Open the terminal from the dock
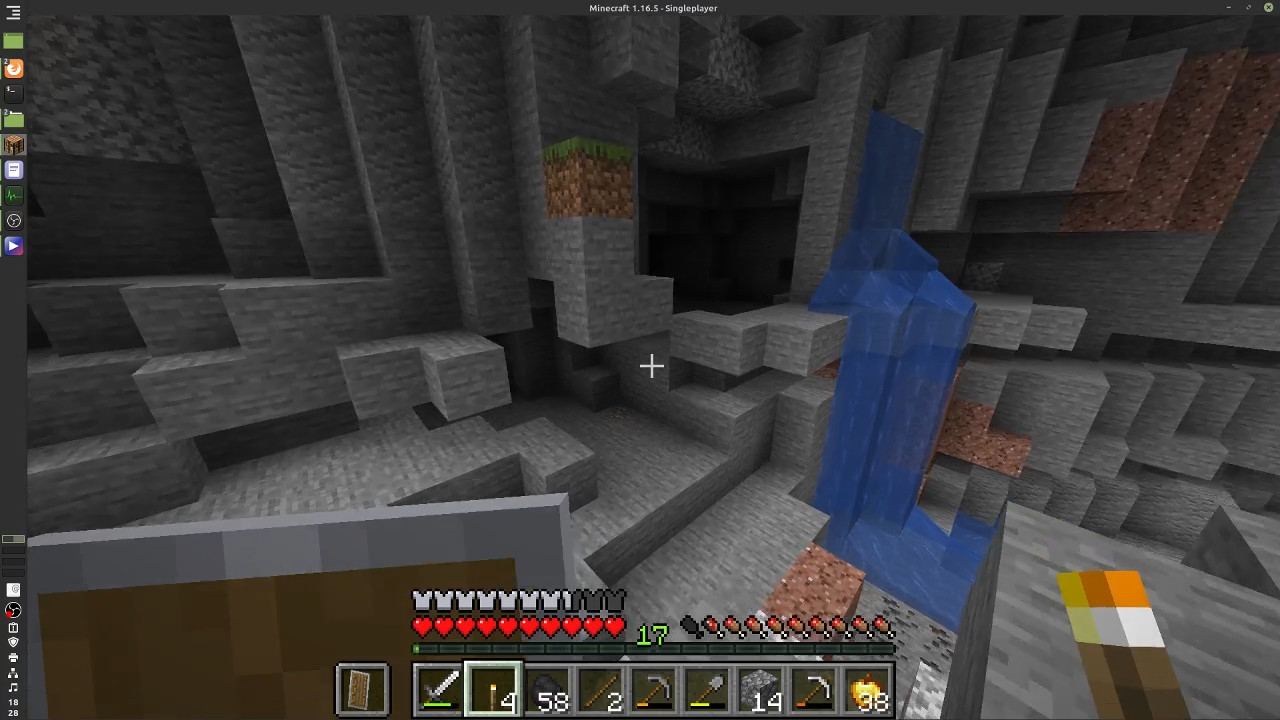 (x=13, y=93)
